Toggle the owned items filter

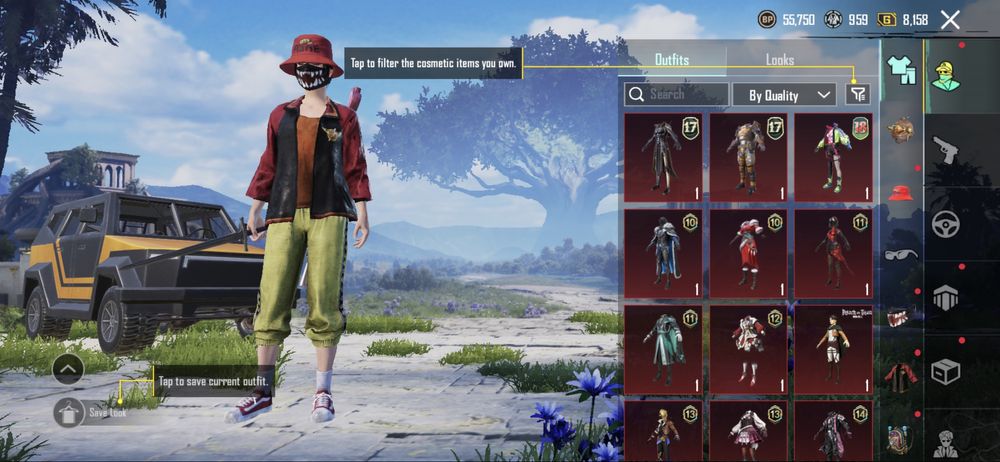pos(857,94)
